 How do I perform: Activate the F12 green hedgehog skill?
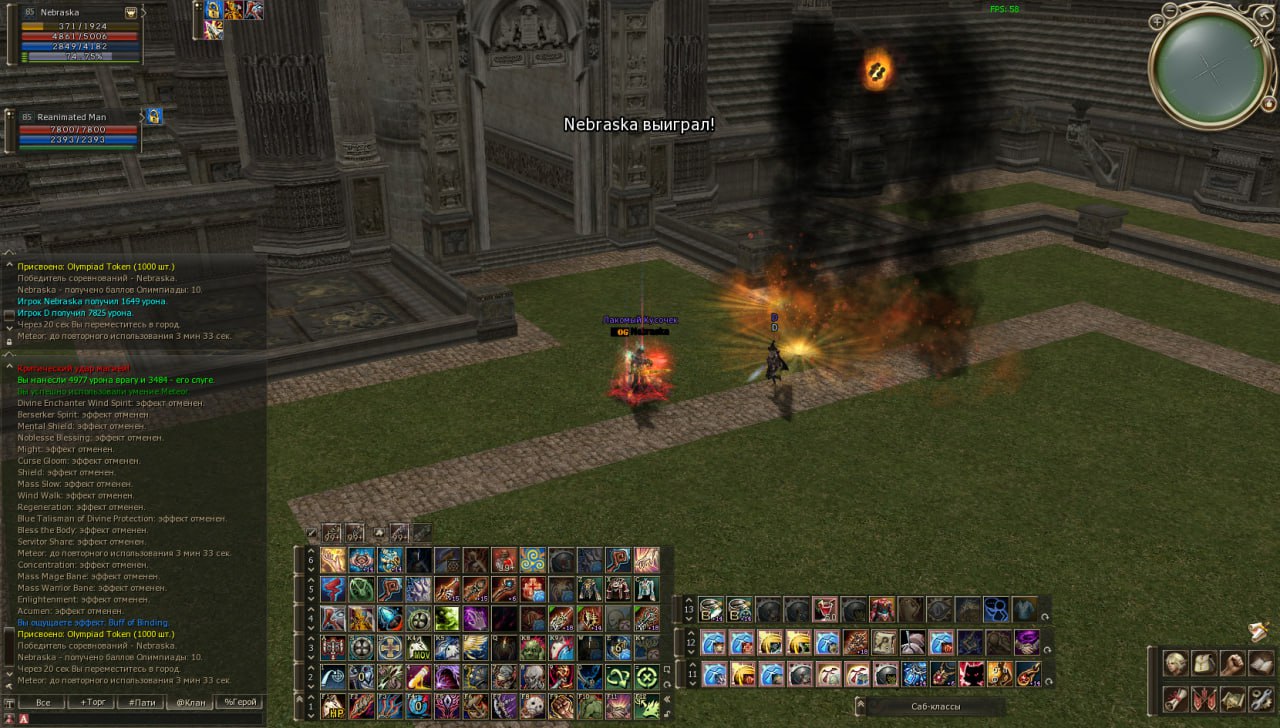648,706
